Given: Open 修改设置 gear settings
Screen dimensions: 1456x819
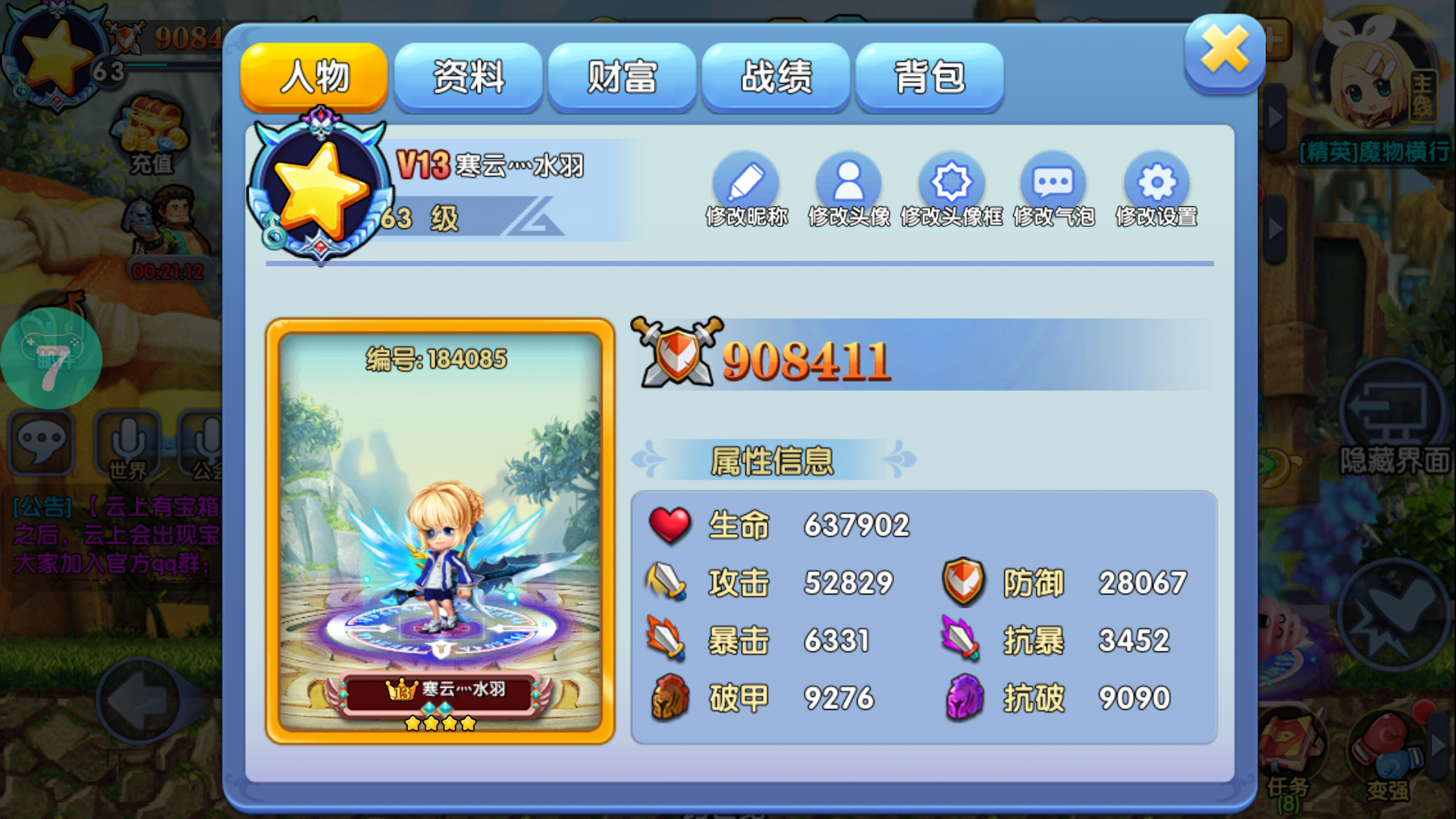Looking at the screenshot, I should coord(1156,184).
